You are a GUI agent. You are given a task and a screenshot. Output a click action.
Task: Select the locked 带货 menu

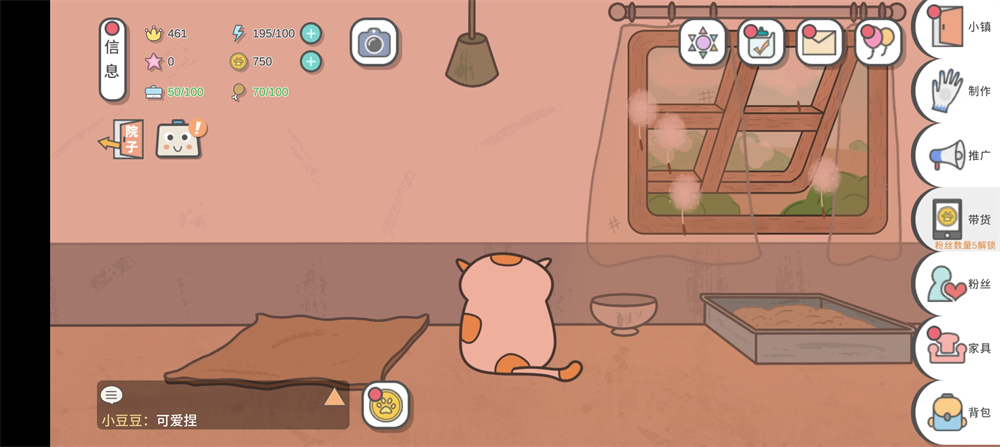point(958,220)
